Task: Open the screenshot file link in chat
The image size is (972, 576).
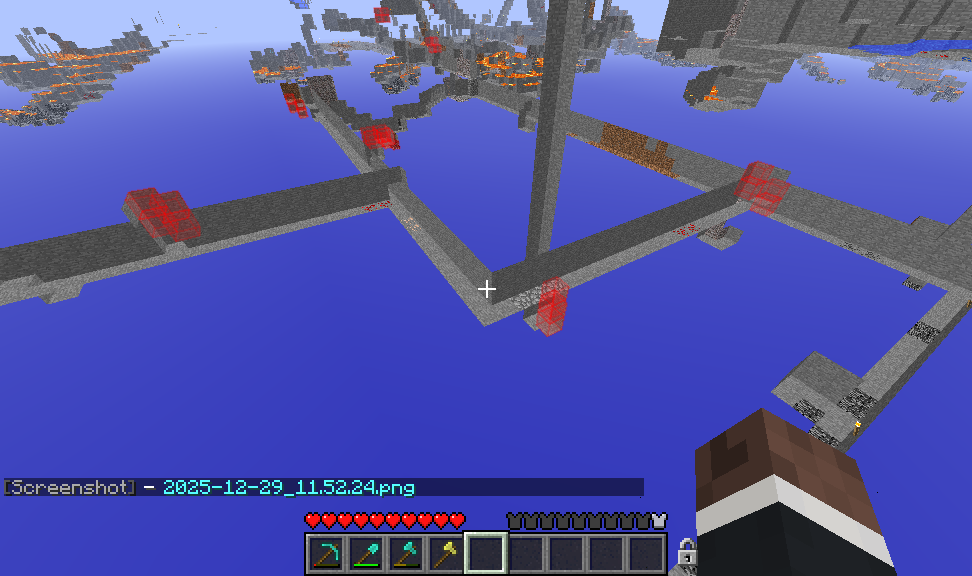Action: [x=288, y=488]
